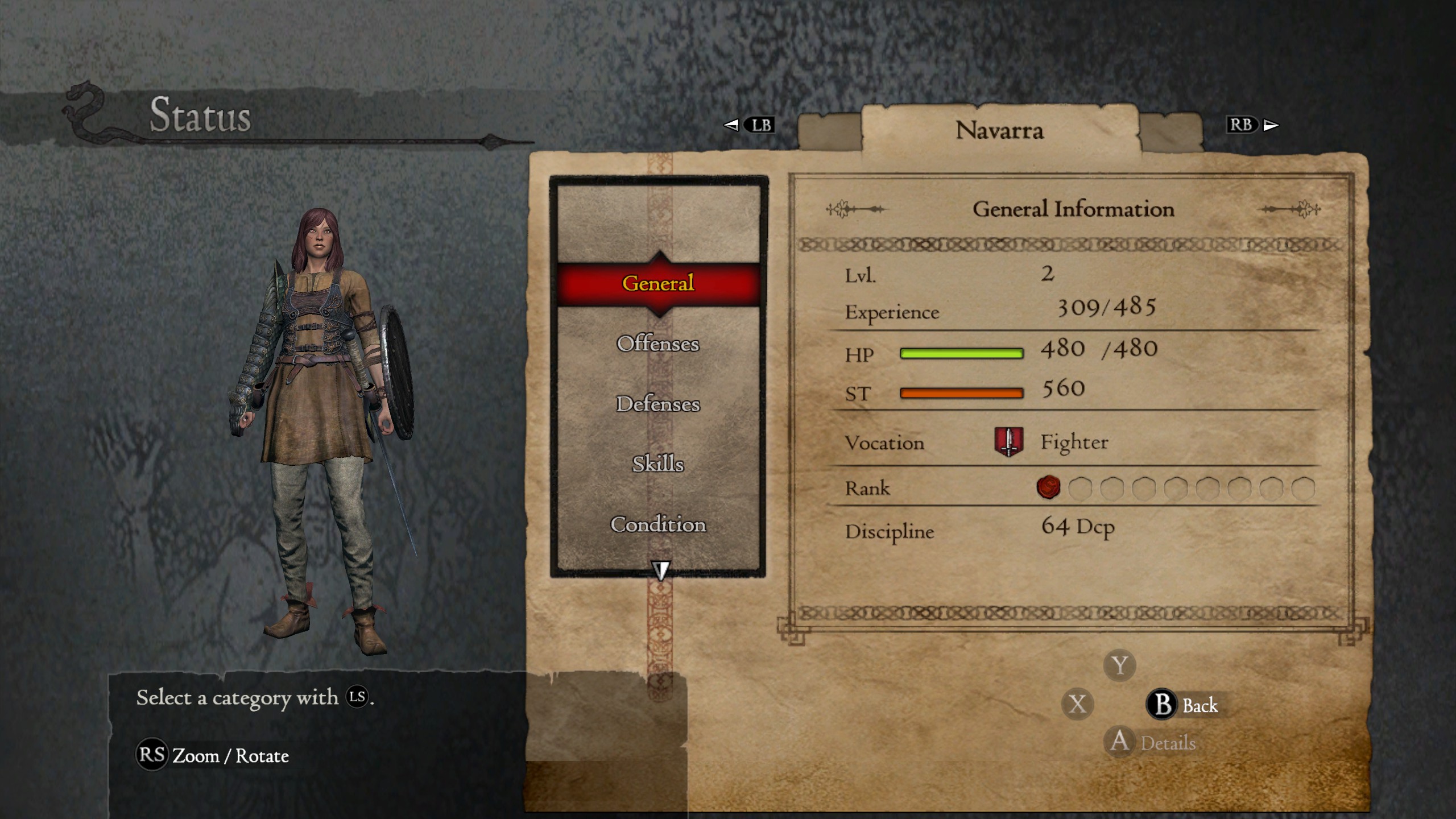The height and width of the screenshot is (819, 1456).
Task: Open the Navarra character tab
Action: point(1001,131)
